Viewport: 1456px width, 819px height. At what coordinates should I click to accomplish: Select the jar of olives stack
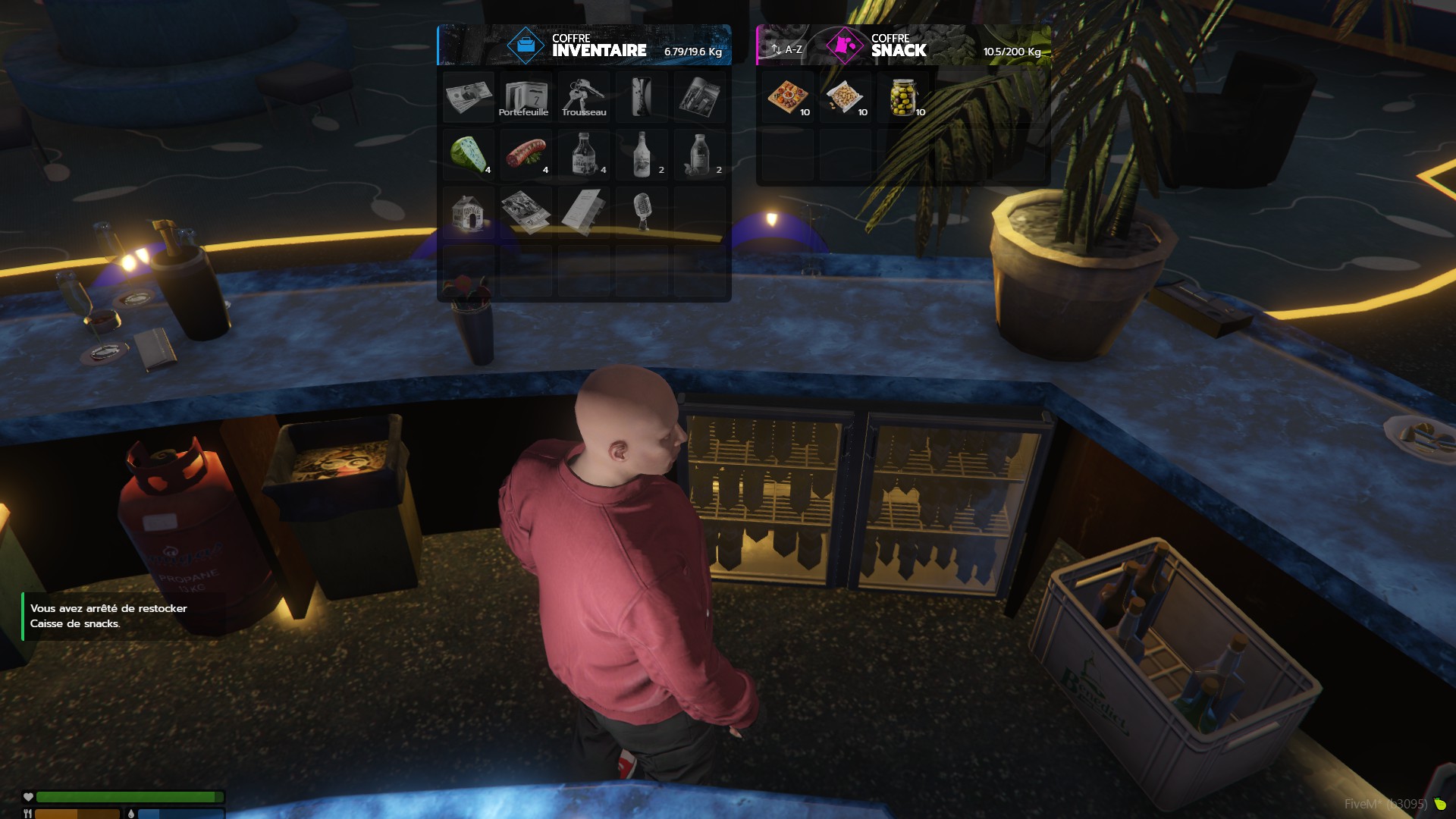tap(902, 96)
